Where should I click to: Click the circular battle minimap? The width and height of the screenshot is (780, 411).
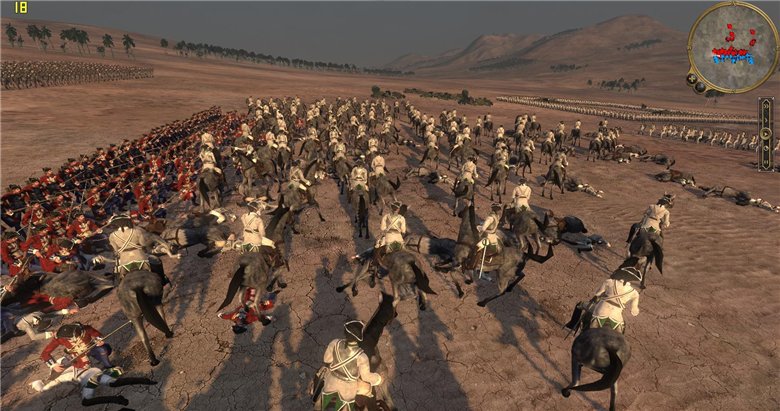point(733,46)
